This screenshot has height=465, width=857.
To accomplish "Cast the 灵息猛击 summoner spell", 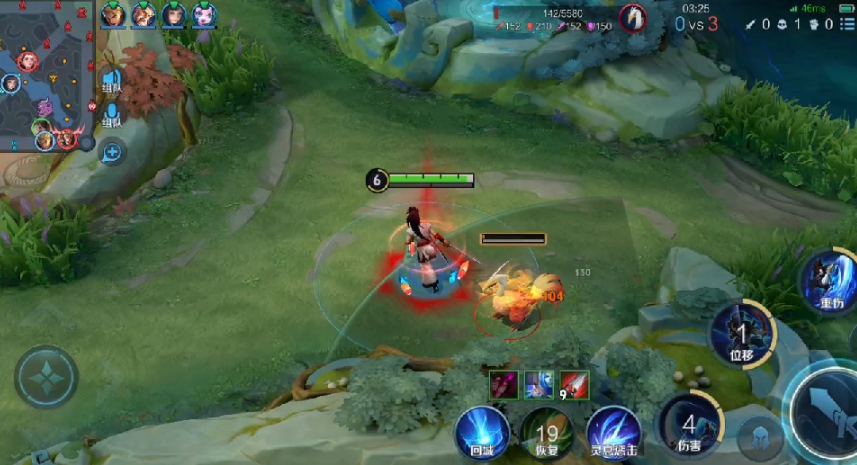I will click(x=613, y=434).
